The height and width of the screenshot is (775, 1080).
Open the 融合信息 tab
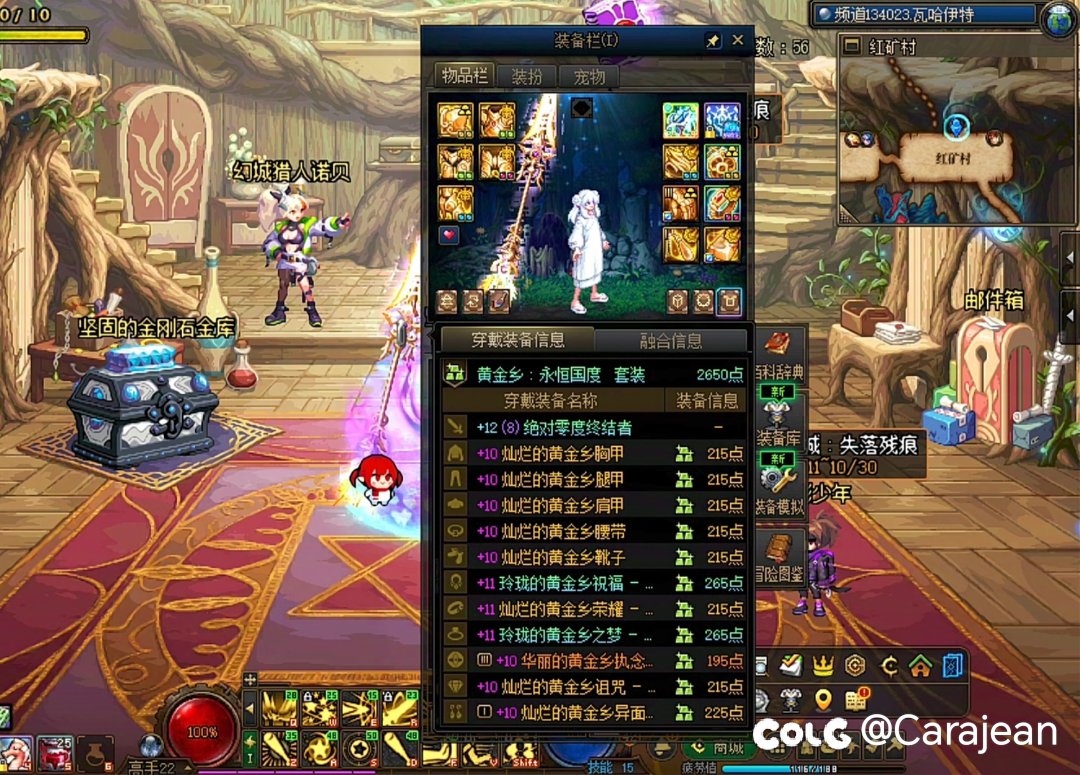(x=671, y=341)
